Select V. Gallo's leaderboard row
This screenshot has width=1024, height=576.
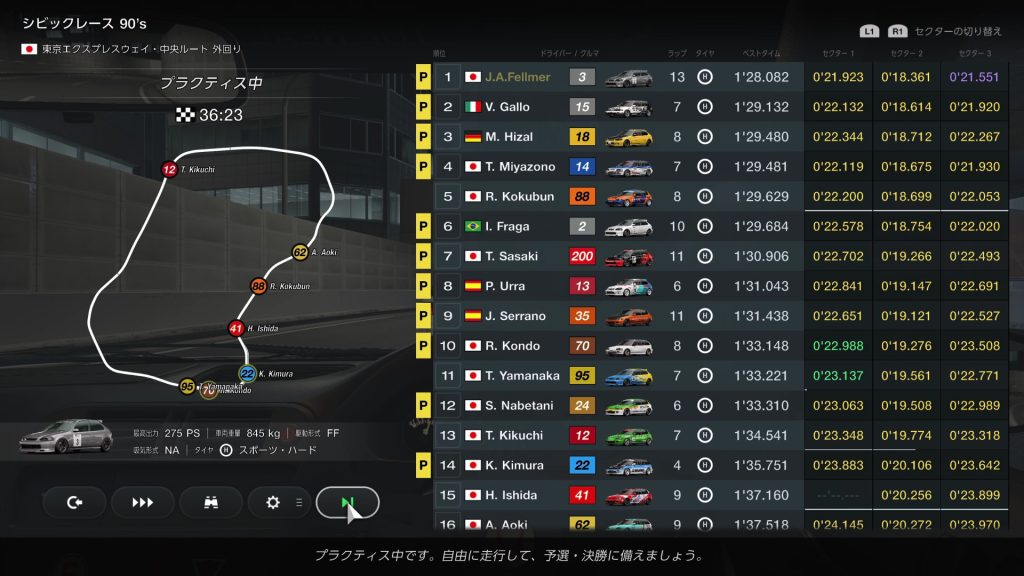(x=620, y=107)
